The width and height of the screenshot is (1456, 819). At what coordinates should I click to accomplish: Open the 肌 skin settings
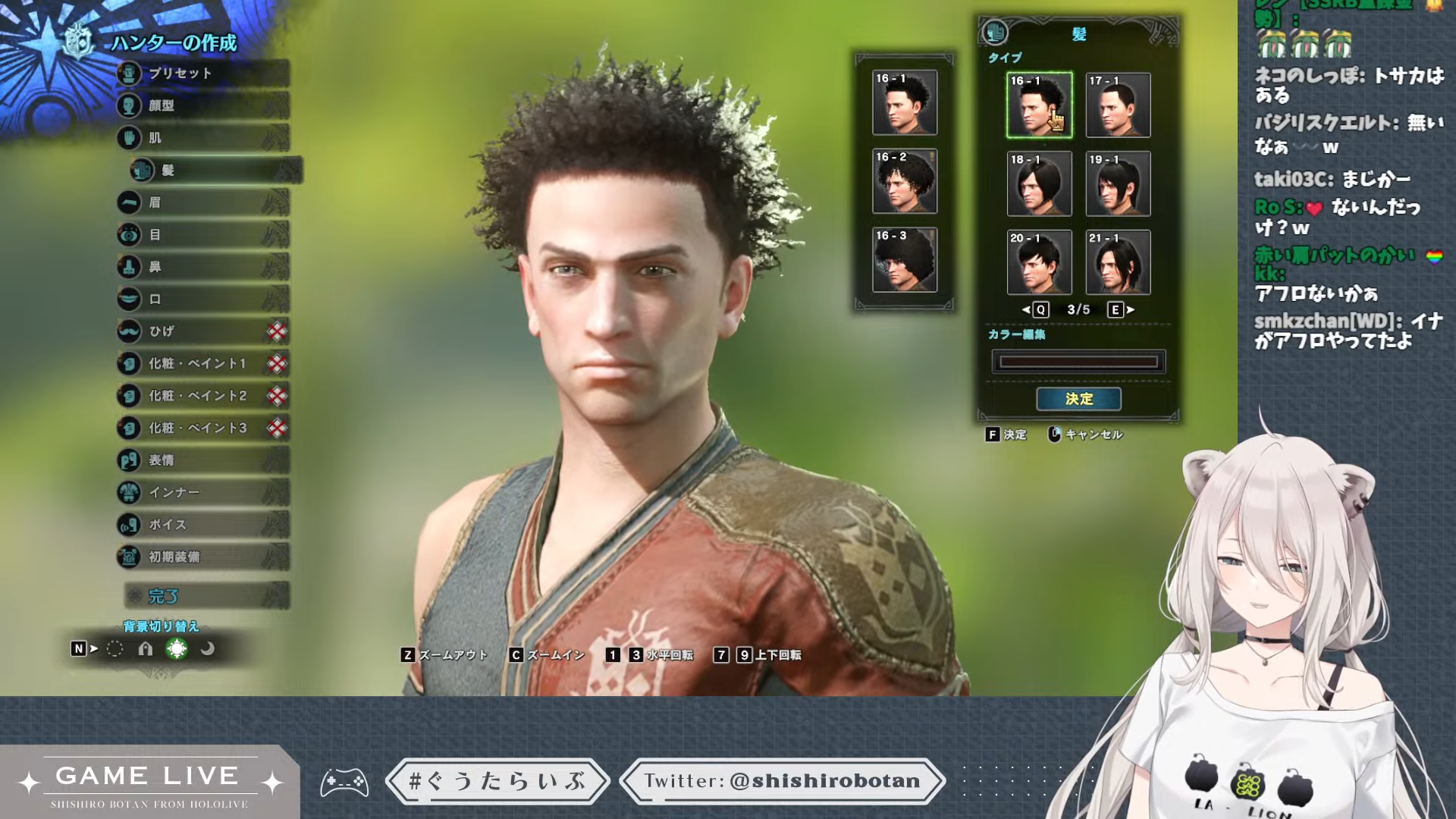202,138
